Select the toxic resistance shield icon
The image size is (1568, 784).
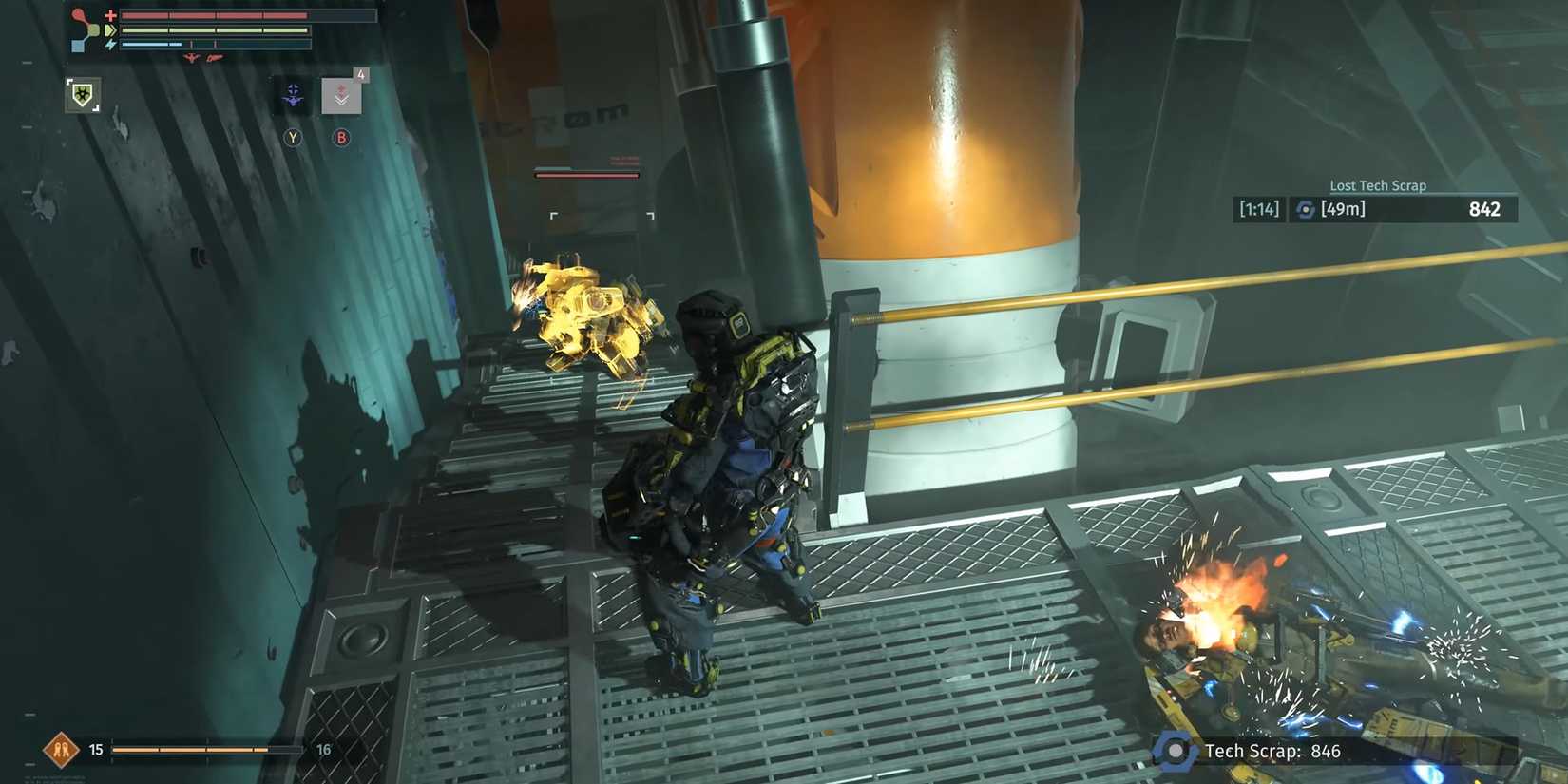[83, 95]
